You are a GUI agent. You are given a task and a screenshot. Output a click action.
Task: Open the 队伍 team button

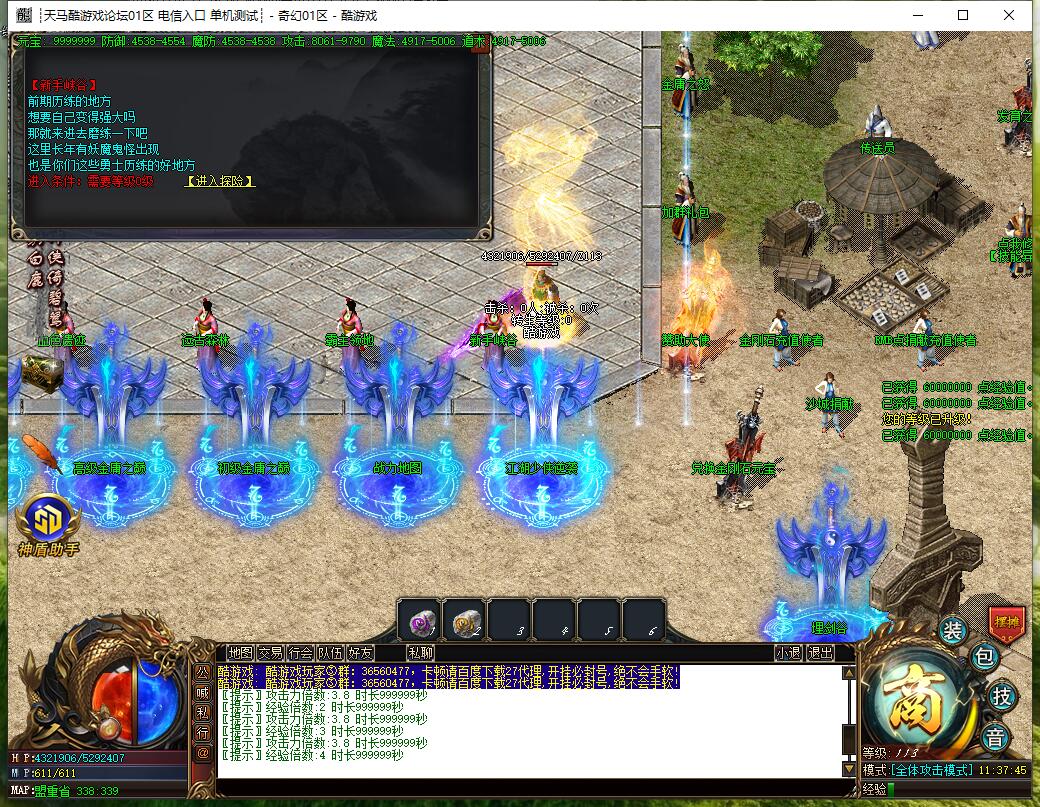click(x=330, y=653)
